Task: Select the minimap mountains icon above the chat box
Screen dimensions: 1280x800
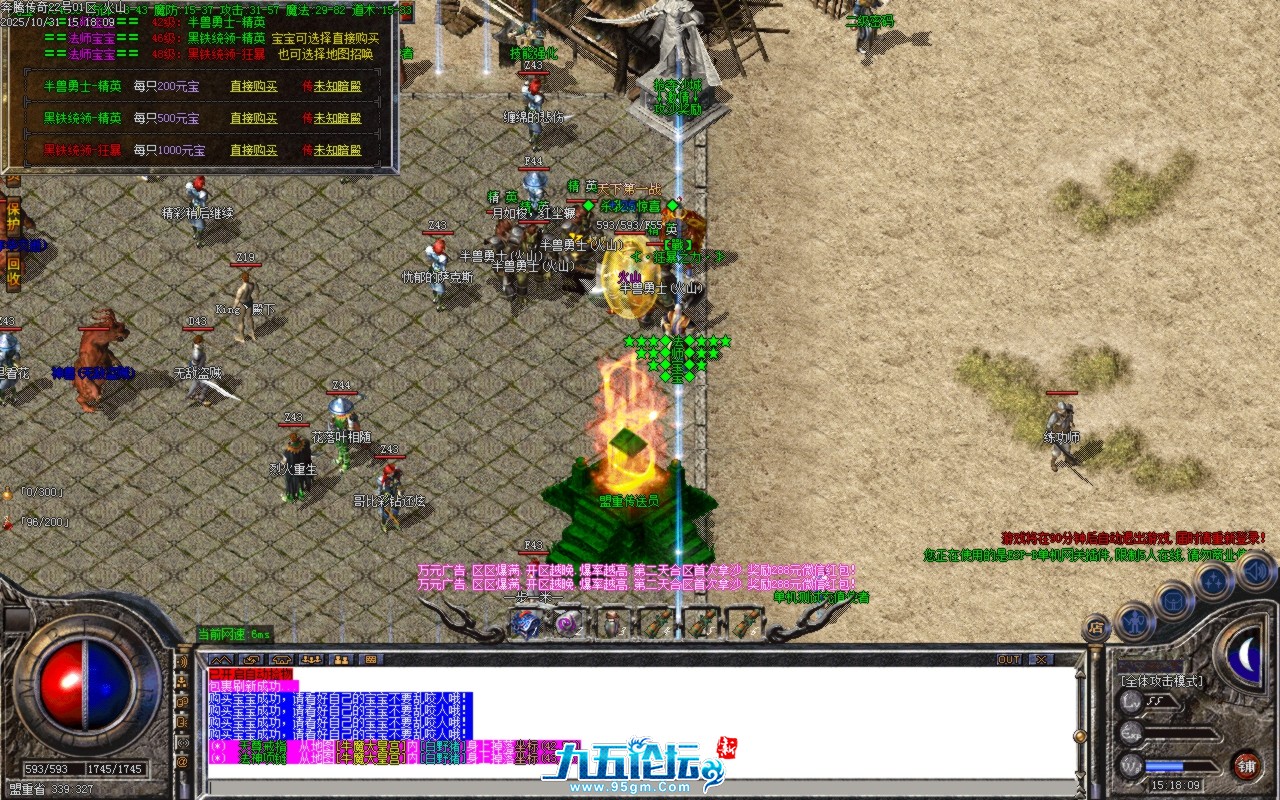Action: pyautogui.click(x=221, y=659)
